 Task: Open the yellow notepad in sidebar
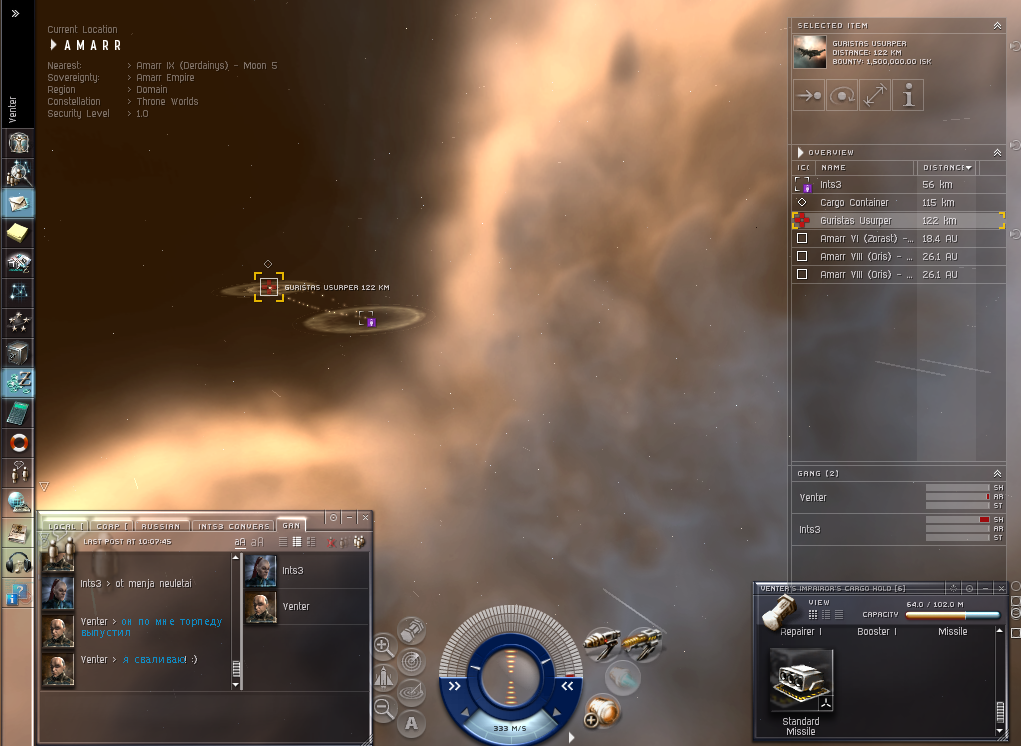(19, 233)
